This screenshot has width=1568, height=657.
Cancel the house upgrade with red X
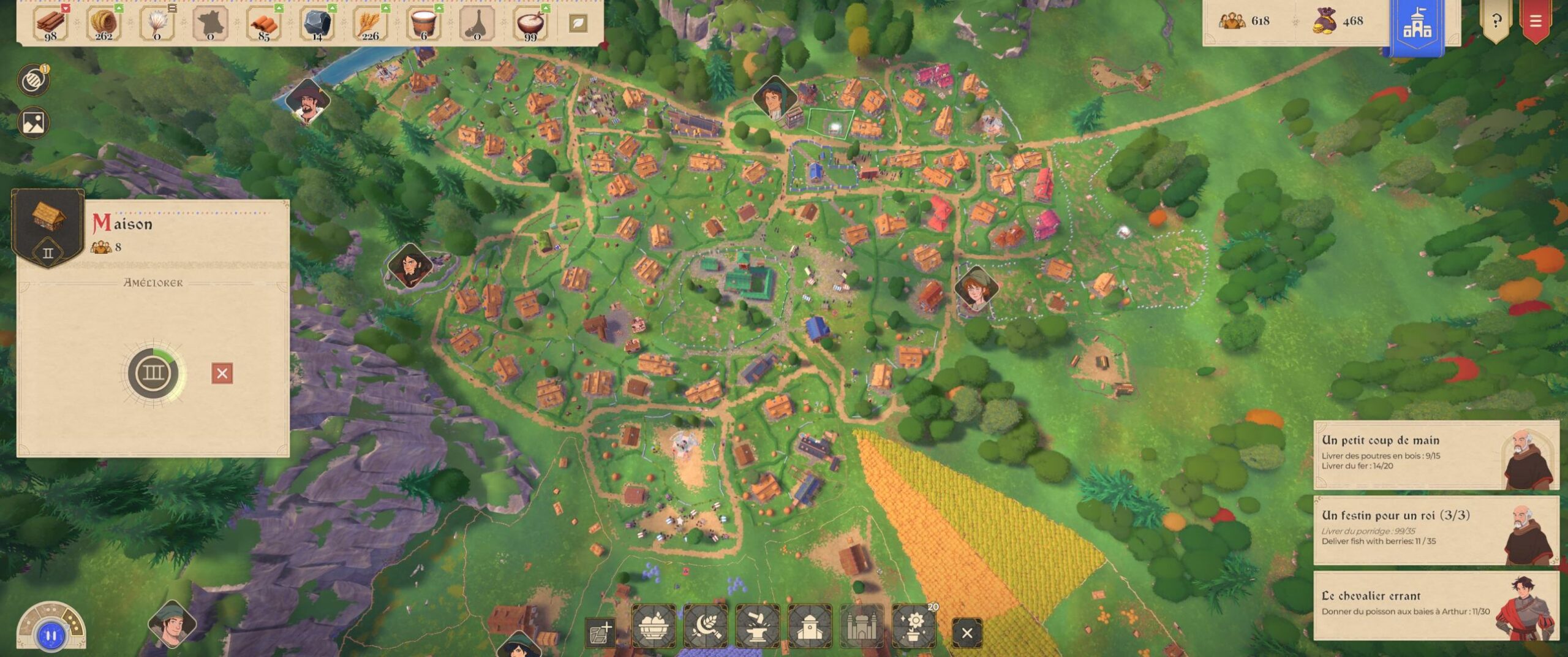222,373
